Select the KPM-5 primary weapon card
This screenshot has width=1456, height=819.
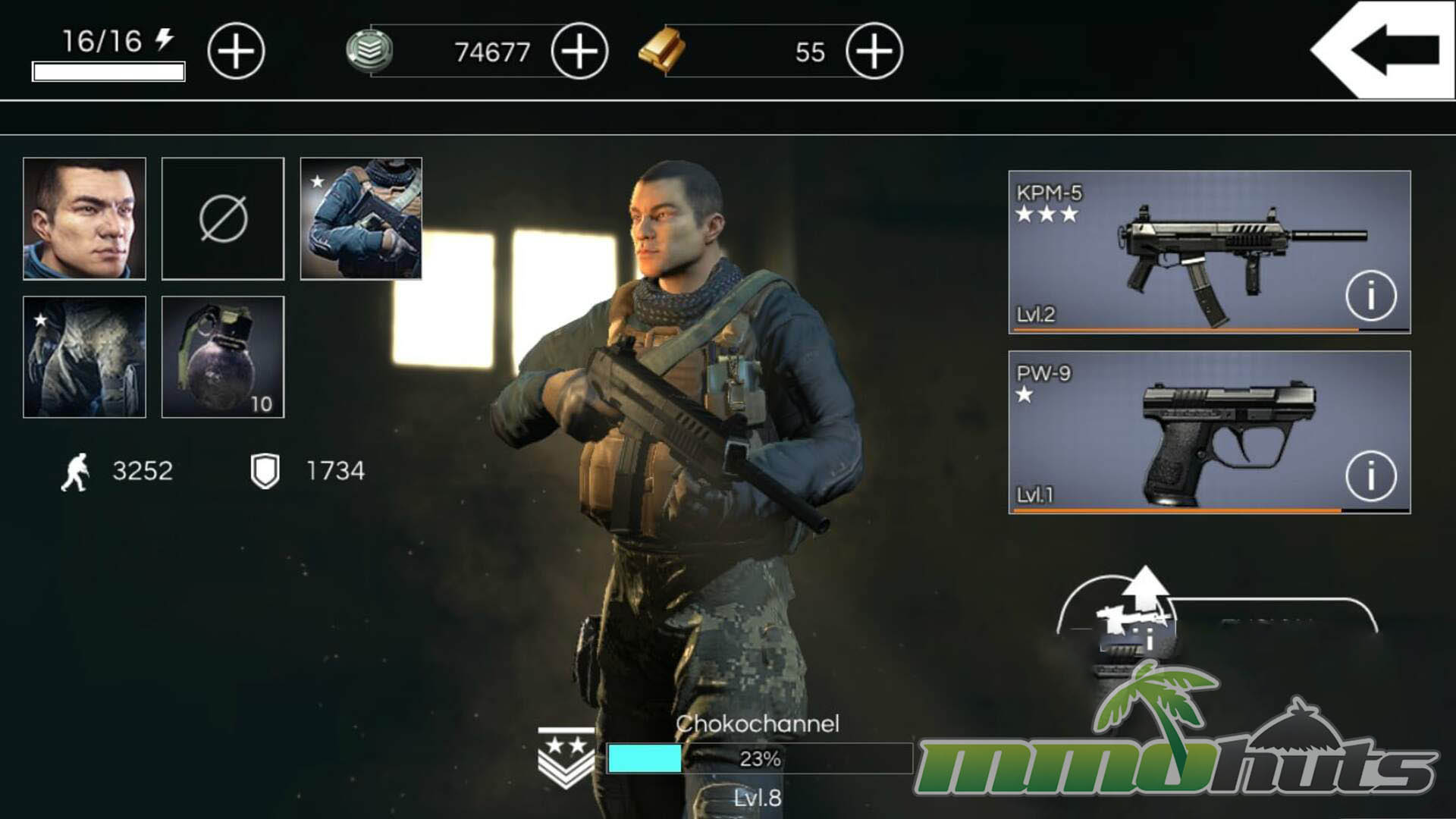pyautogui.click(x=1183, y=252)
